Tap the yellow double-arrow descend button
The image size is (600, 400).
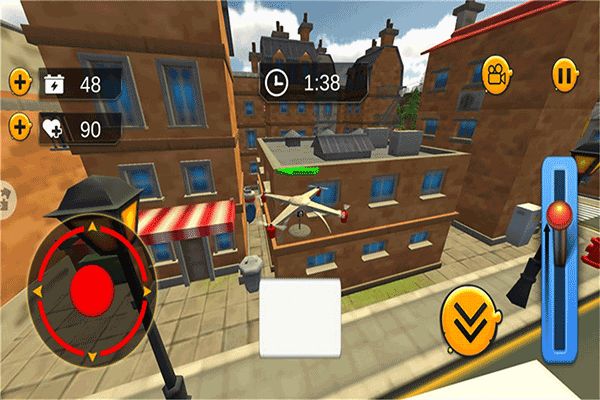(x=469, y=320)
